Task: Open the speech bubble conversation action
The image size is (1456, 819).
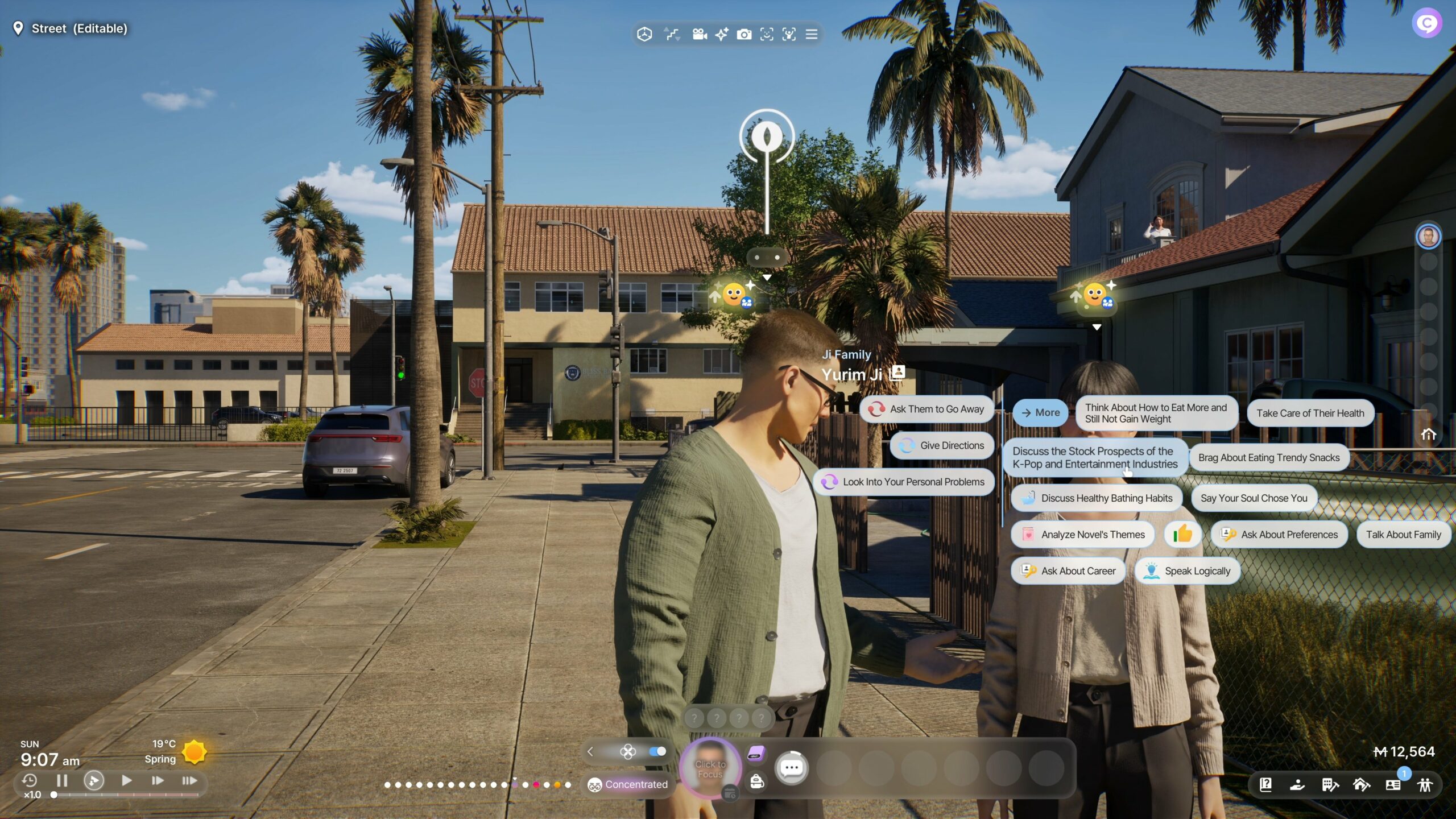Action: (x=792, y=768)
